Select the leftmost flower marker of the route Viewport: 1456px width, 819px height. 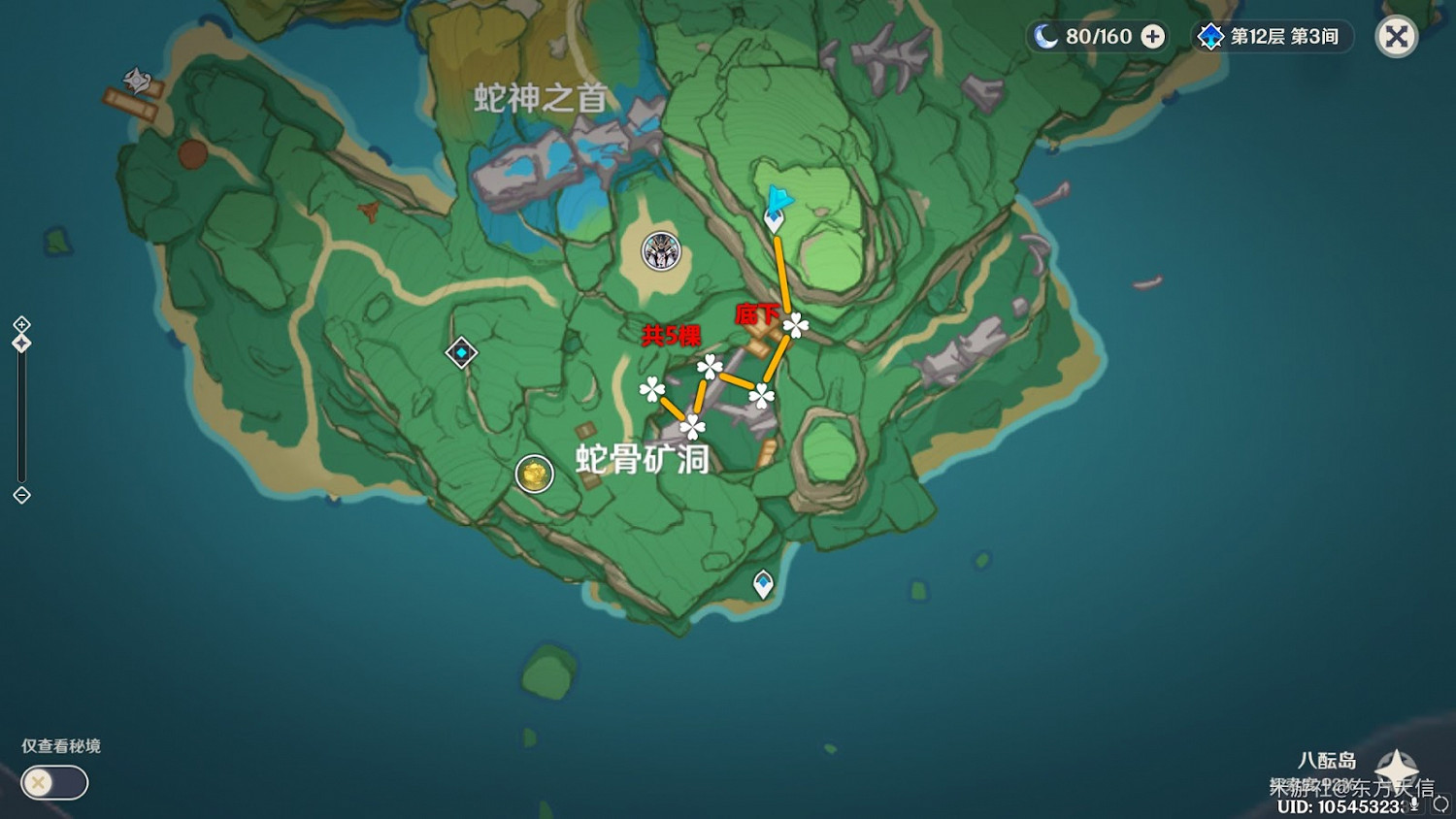point(651,389)
